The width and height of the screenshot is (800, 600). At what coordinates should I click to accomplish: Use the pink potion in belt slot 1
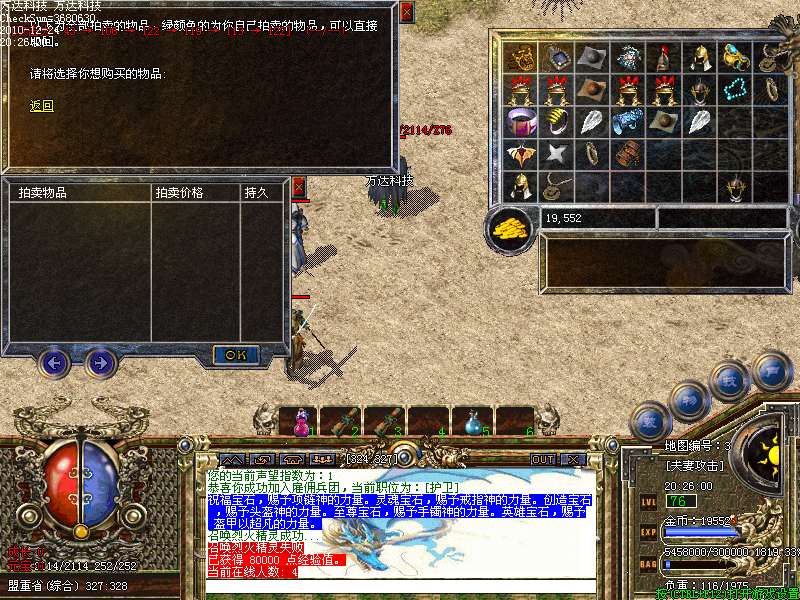[x=299, y=424]
